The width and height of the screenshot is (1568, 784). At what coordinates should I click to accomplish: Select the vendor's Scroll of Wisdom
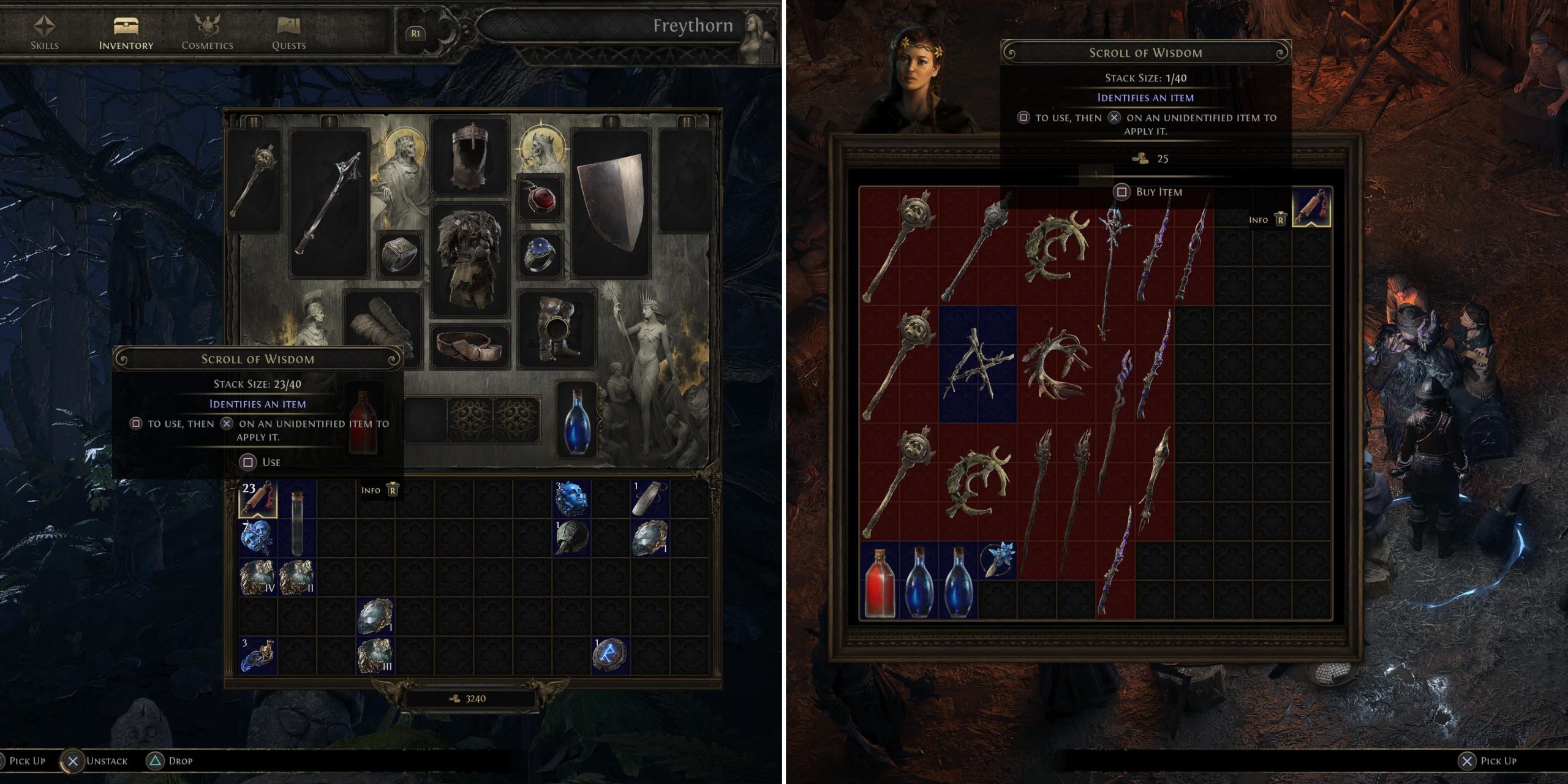[1311, 208]
